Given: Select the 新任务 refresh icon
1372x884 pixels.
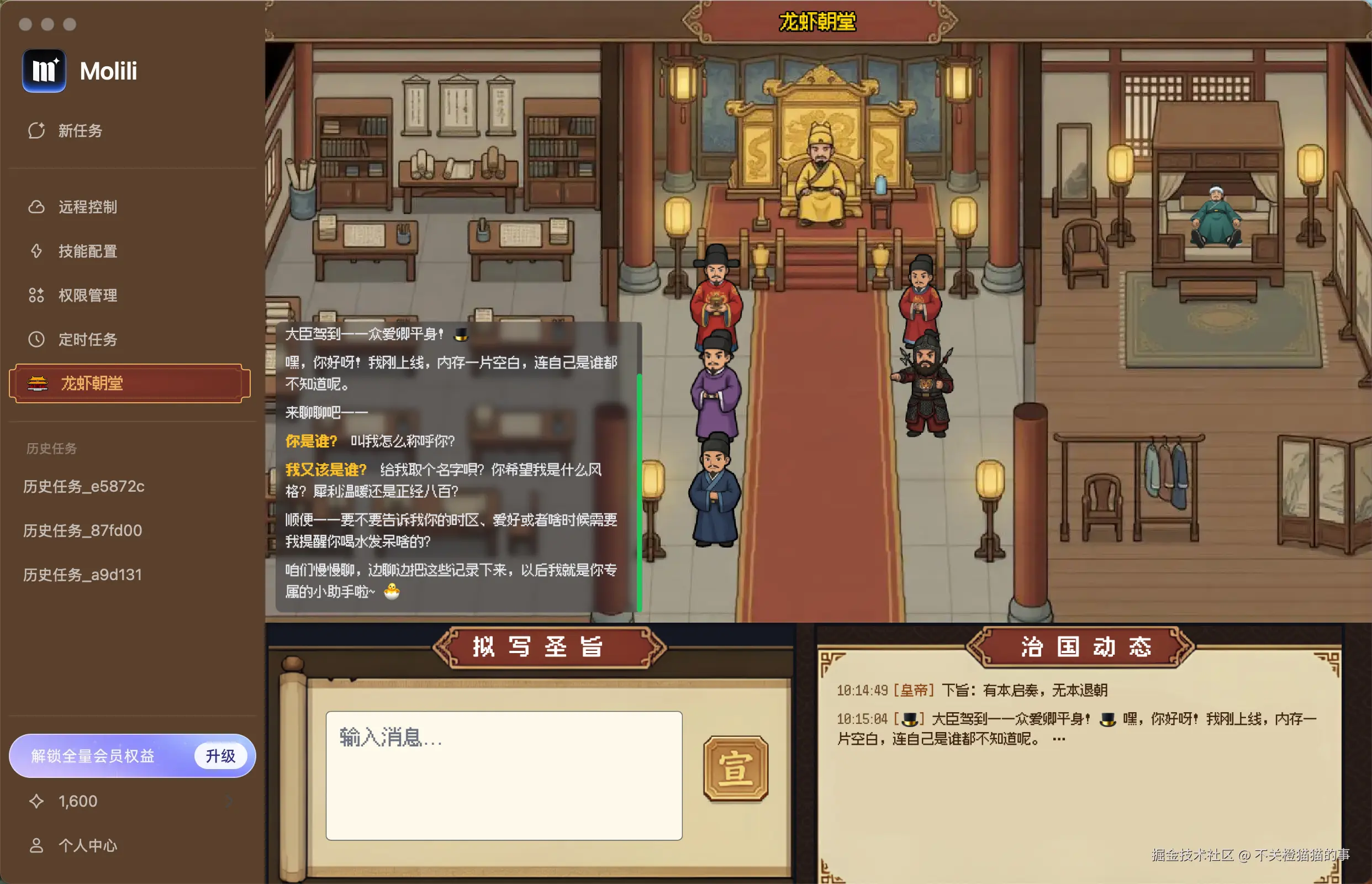Looking at the screenshot, I should point(36,130).
